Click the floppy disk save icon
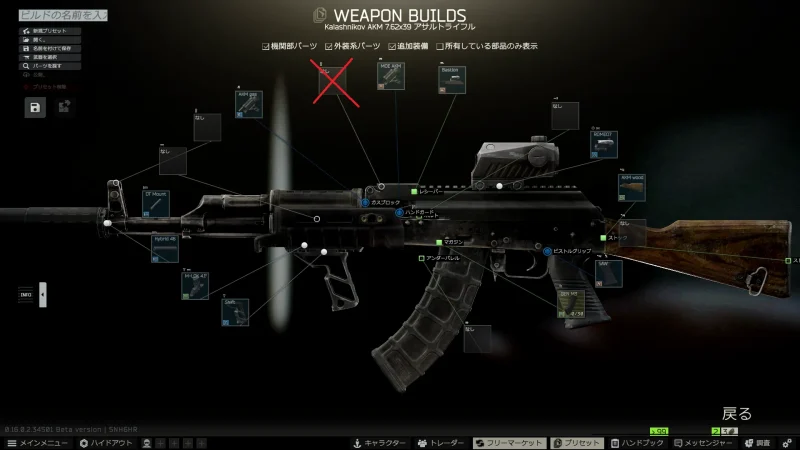This screenshot has width=800, height=450. coord(35,106)
